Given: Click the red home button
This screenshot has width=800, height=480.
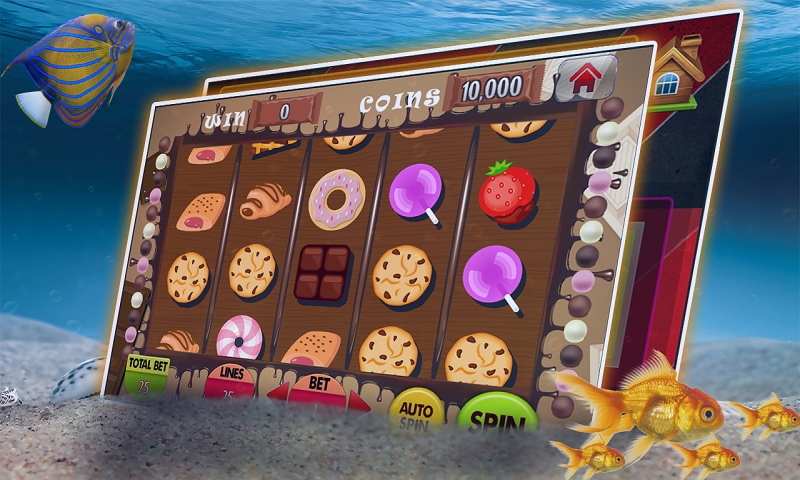Looking at the screenshot, I should pyautogui.click(x=585, y=78).
